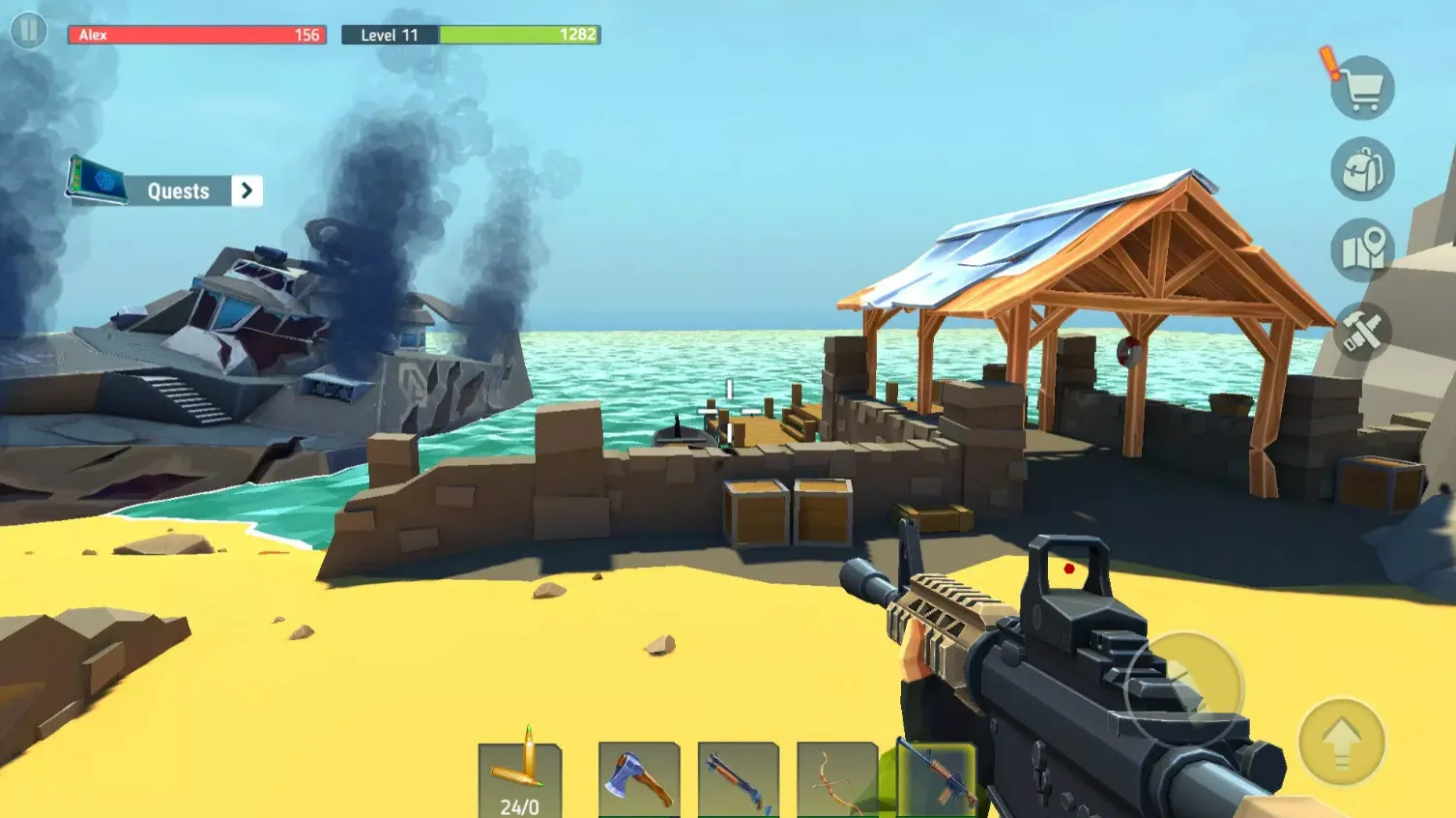
Task: Pause the game with the pause button
Action: [x=29, y=31]
